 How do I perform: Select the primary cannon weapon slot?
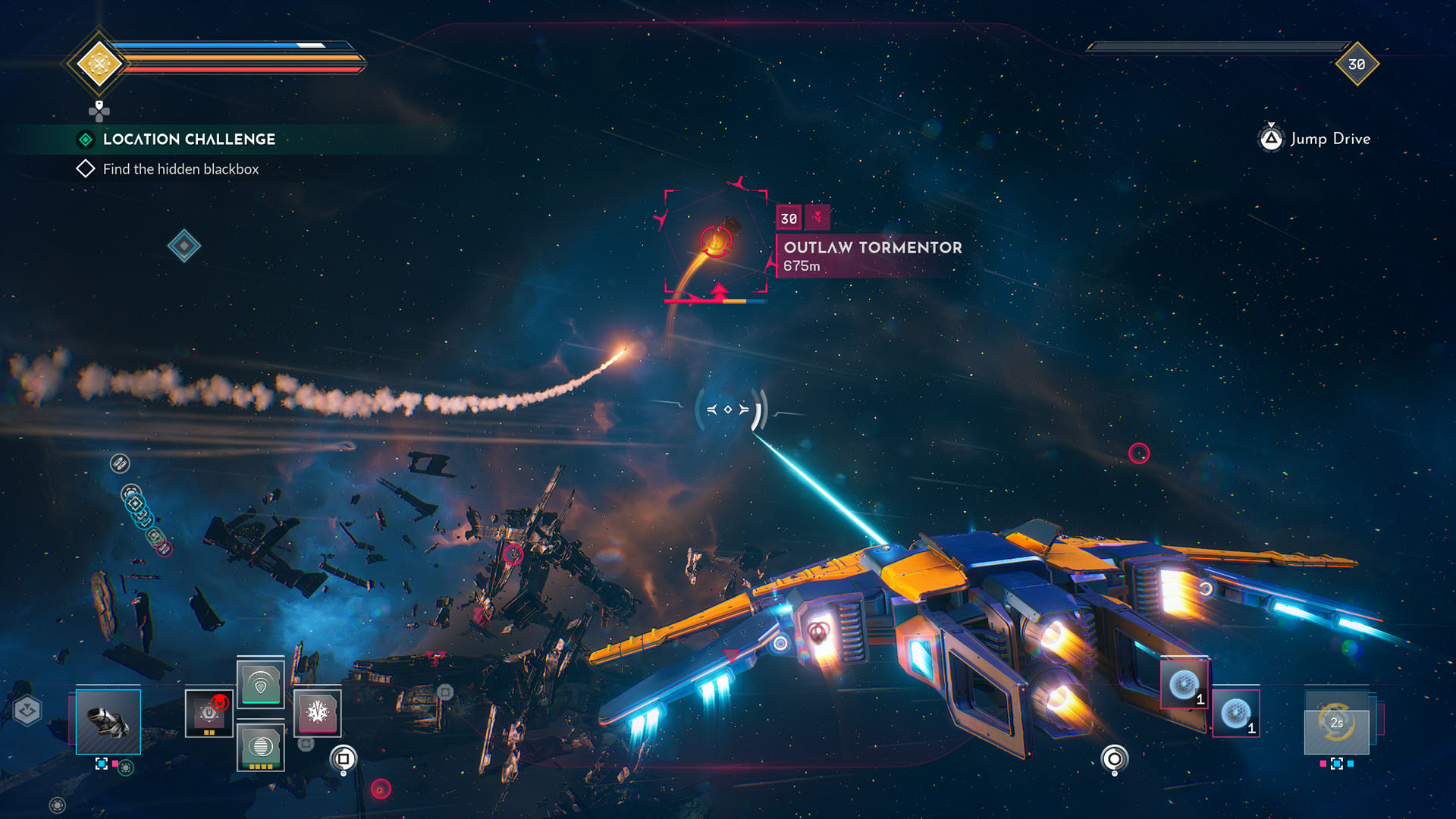[x=108, y=721]
